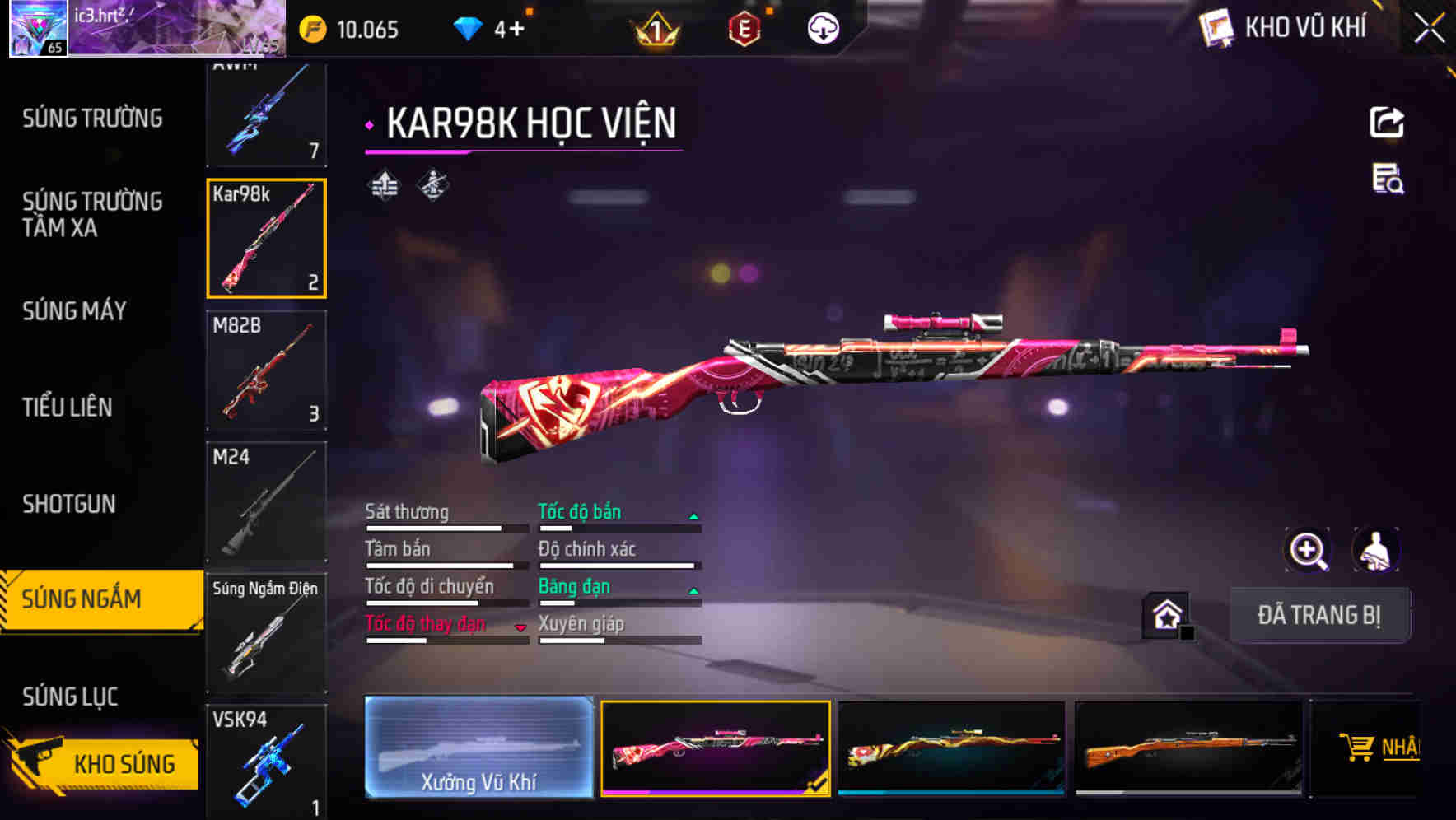Zoom in on weapon with magnifier icon
Image resolution: width=1456 pixels, height=820 pixels.
tap(1306, 552)
